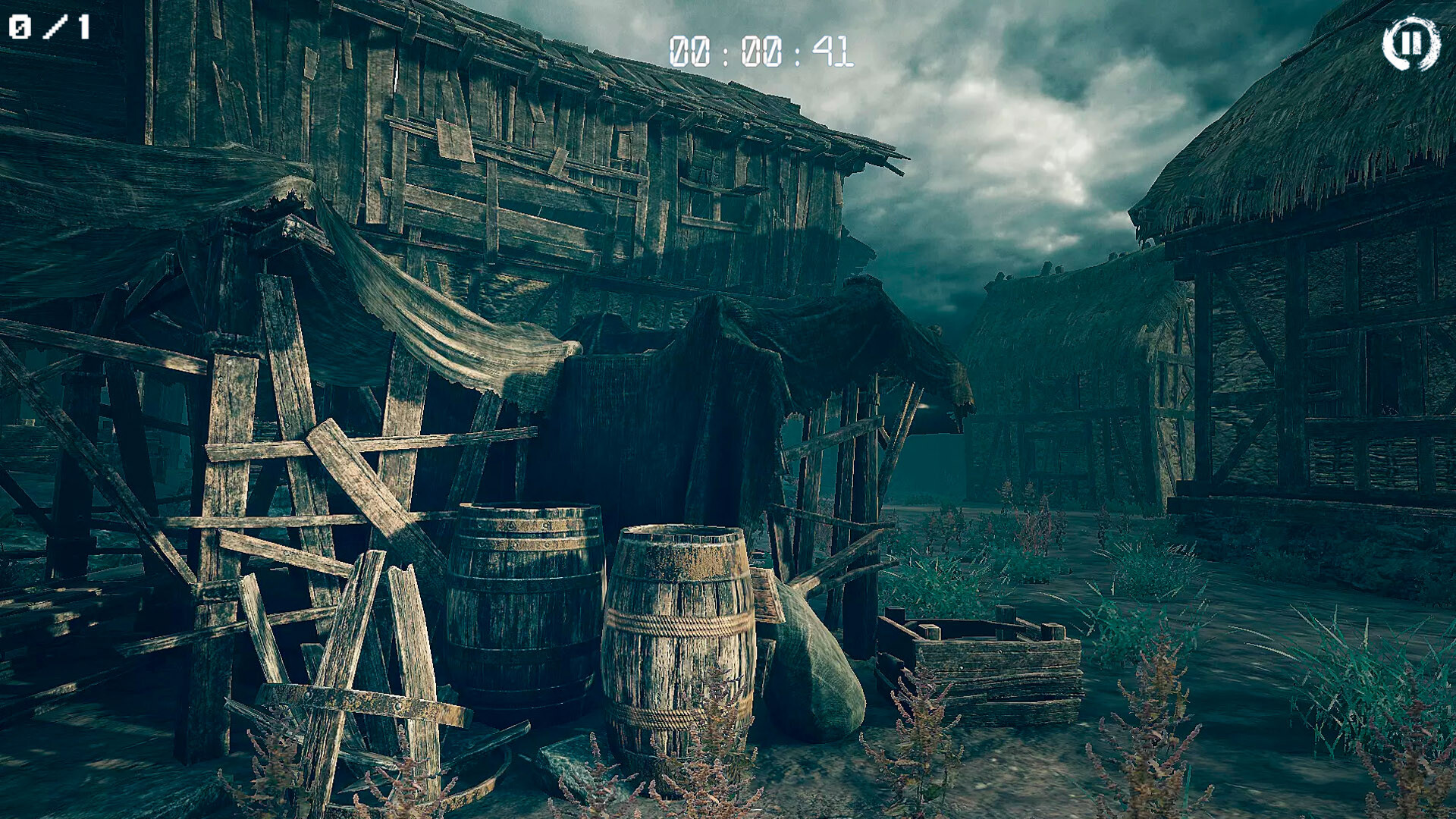Click the draped canvas awning

coord(455,334)
